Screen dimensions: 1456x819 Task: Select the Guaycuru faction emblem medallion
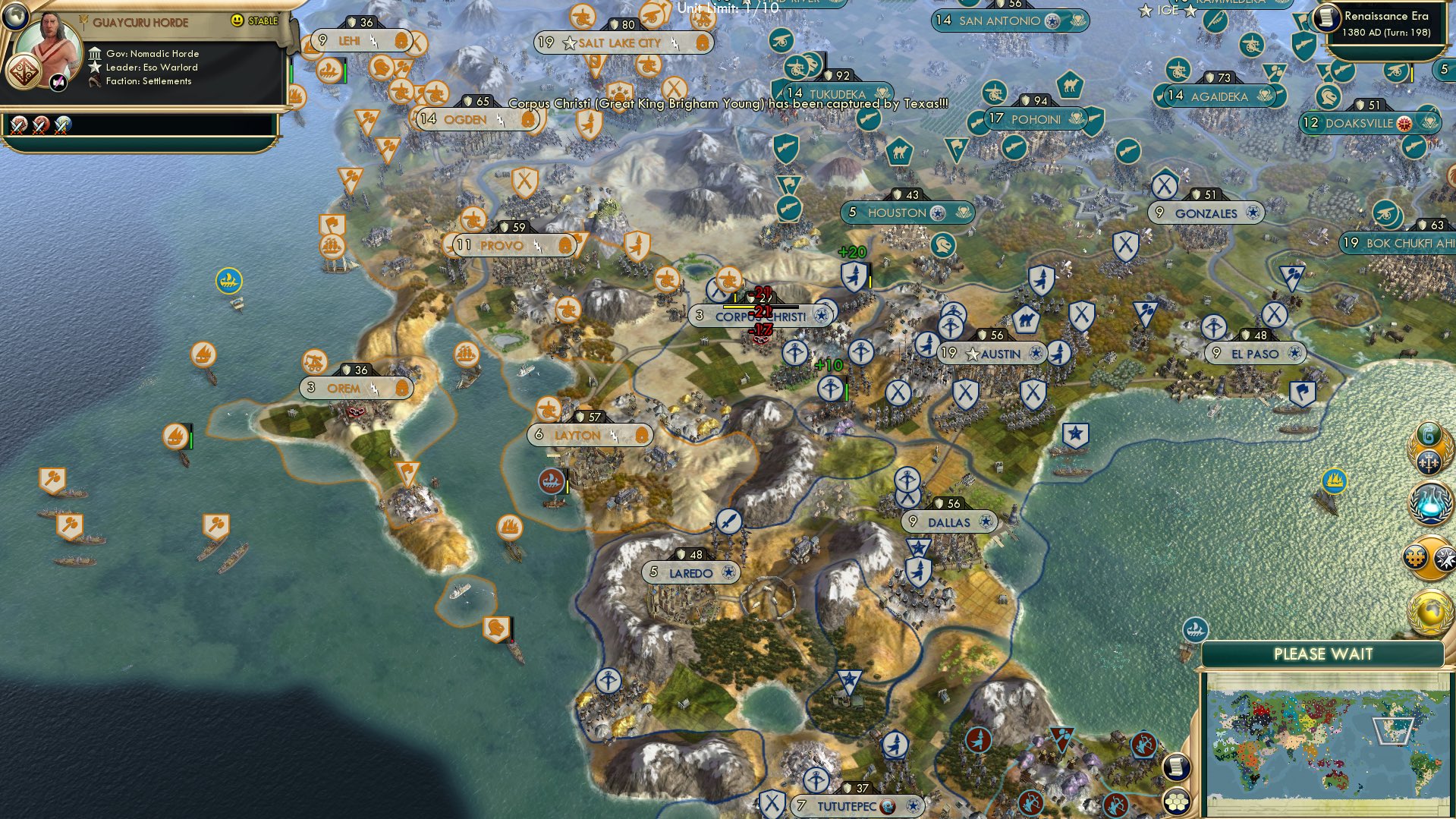(x=22, y=72)
